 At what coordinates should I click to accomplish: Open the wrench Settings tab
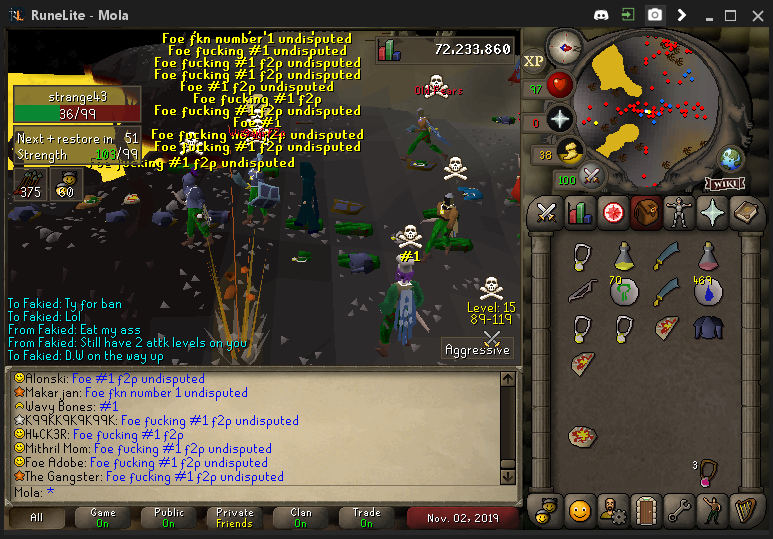pos(679,511)
